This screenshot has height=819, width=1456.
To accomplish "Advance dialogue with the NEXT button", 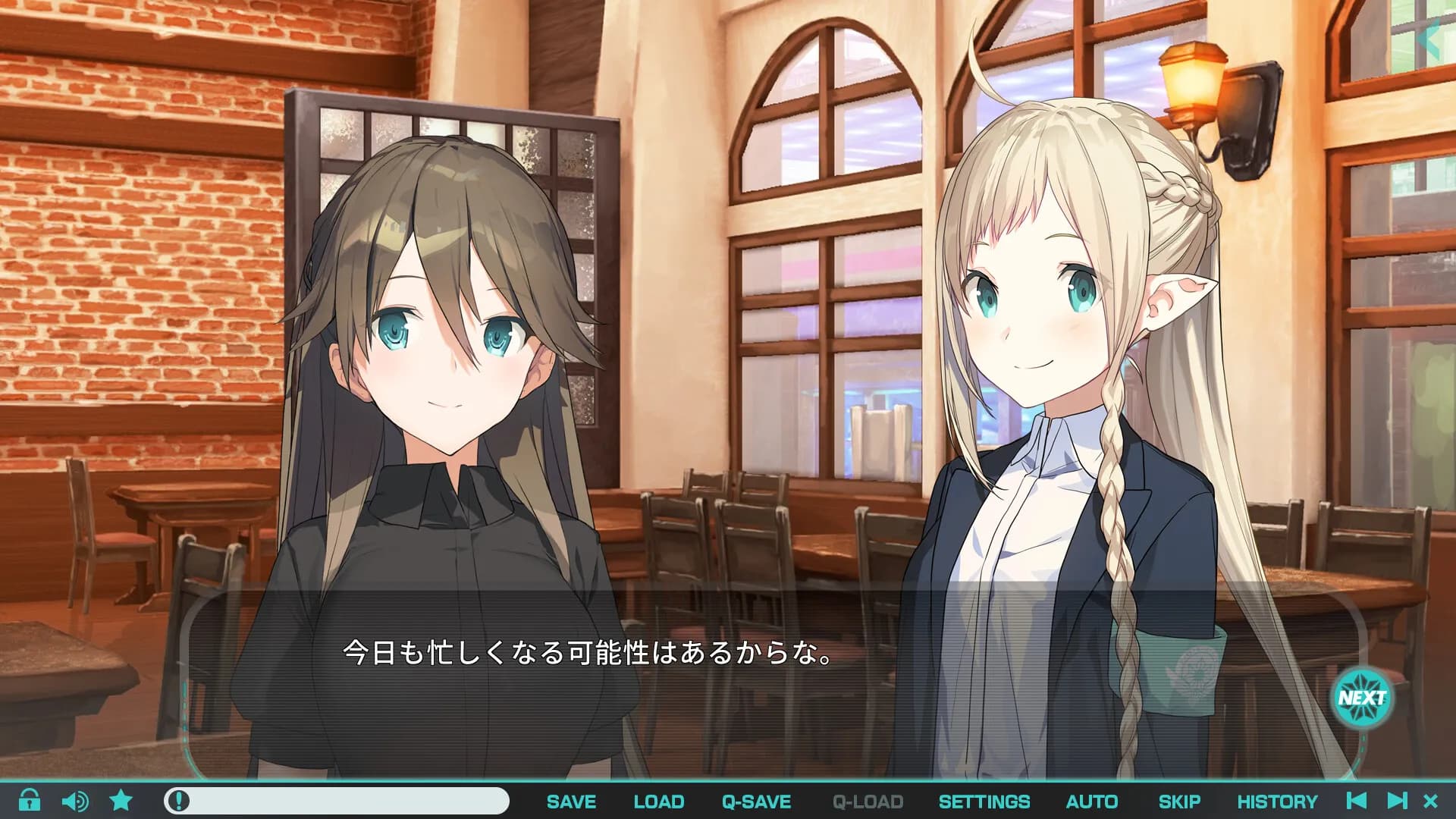I will [x=1362, y=698].
